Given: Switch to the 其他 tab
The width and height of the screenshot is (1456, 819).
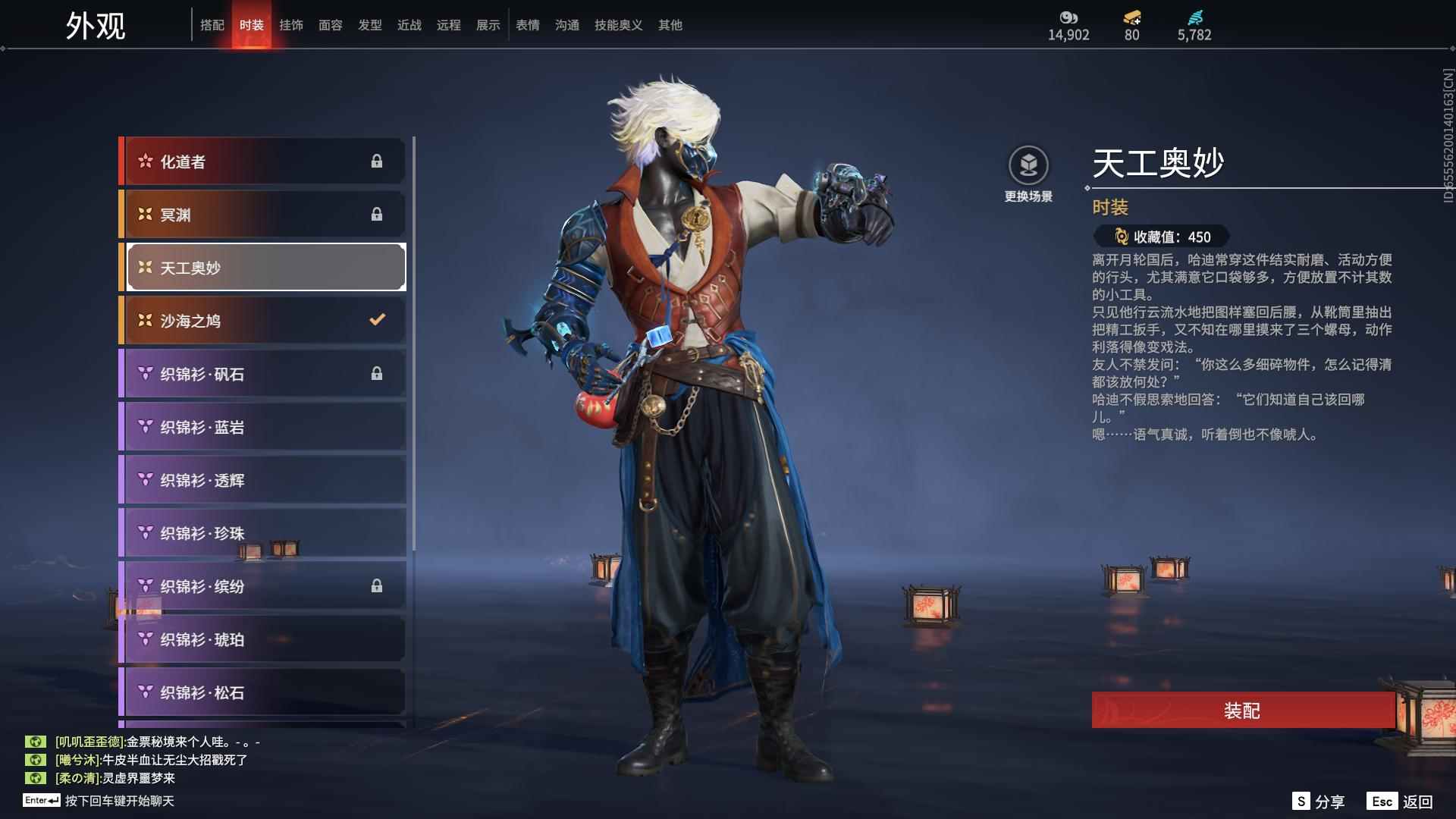Looking at the screenshot, I should pyautogui.click(x=670, y=25).
